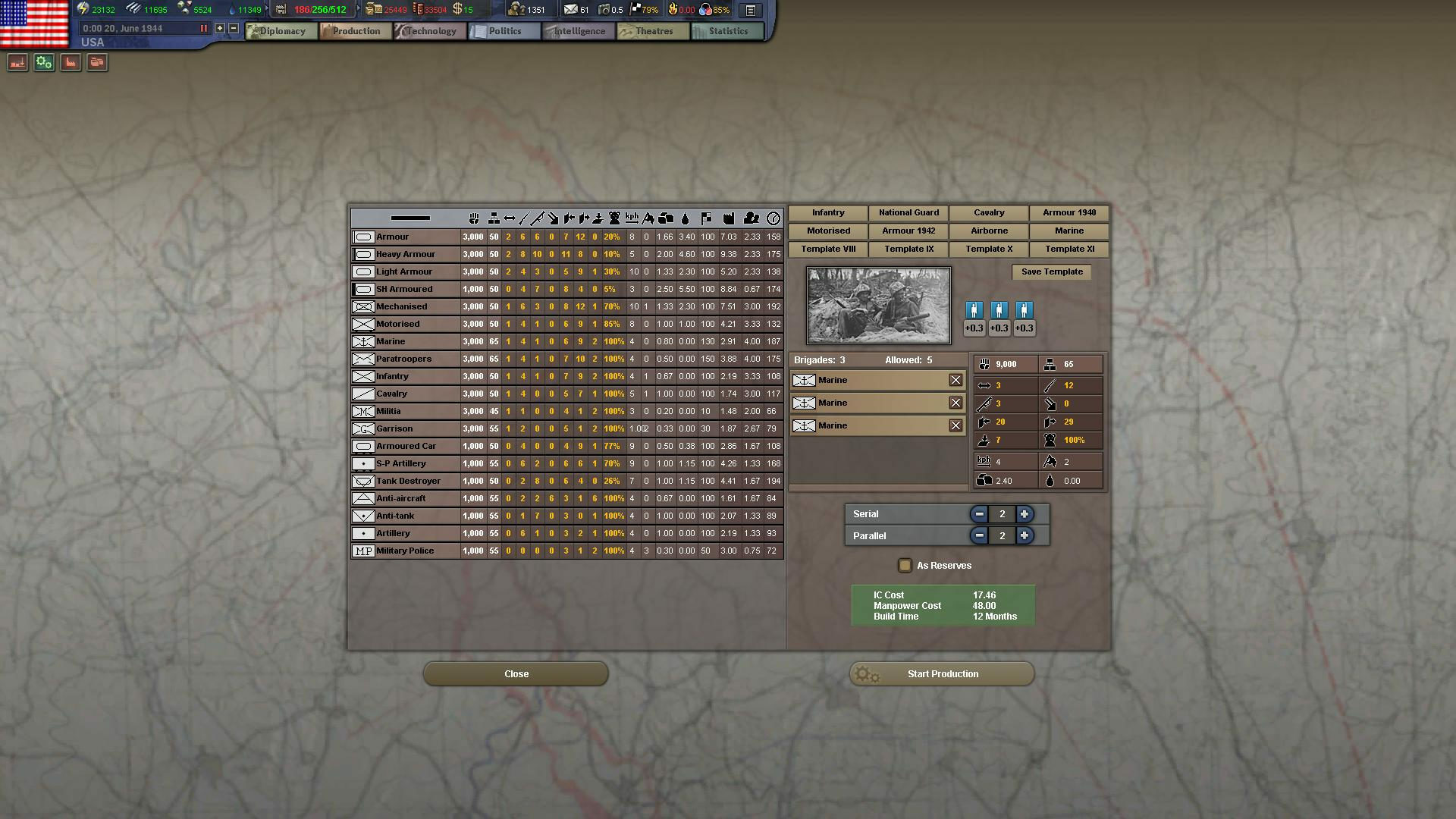This screenshot has height=819, width=1456.
Task: Load the Marine template preset
Action: (1068, 231)
